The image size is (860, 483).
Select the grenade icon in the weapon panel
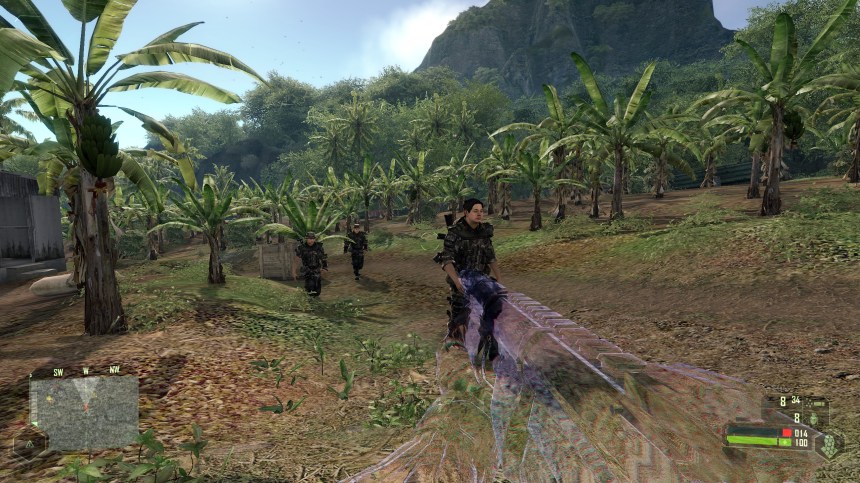coord(813,418)
